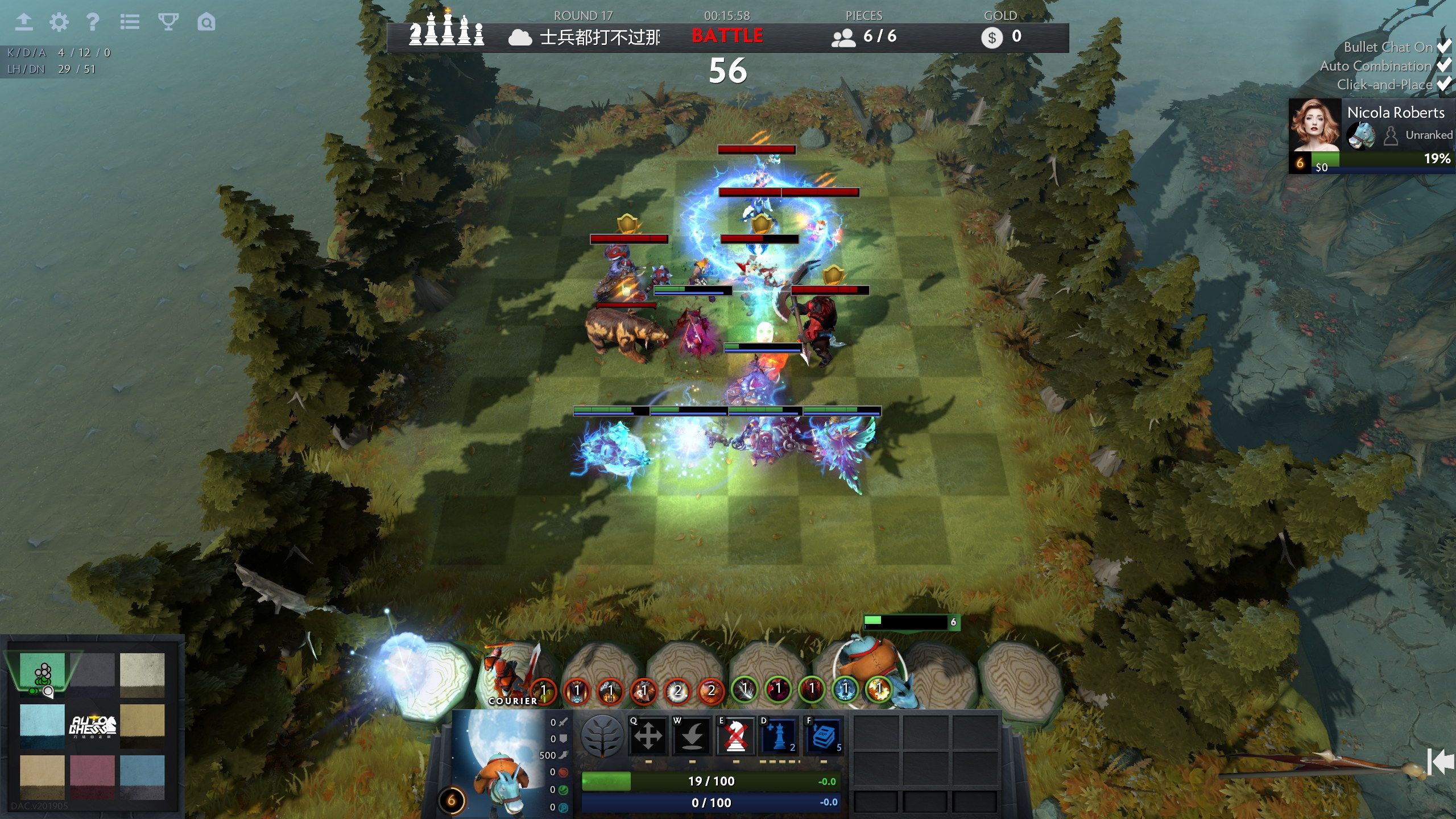This screenshot has width=1456, height=819.
Task: Click the circular tree emblem beside abilities
Action: point(601,735)
